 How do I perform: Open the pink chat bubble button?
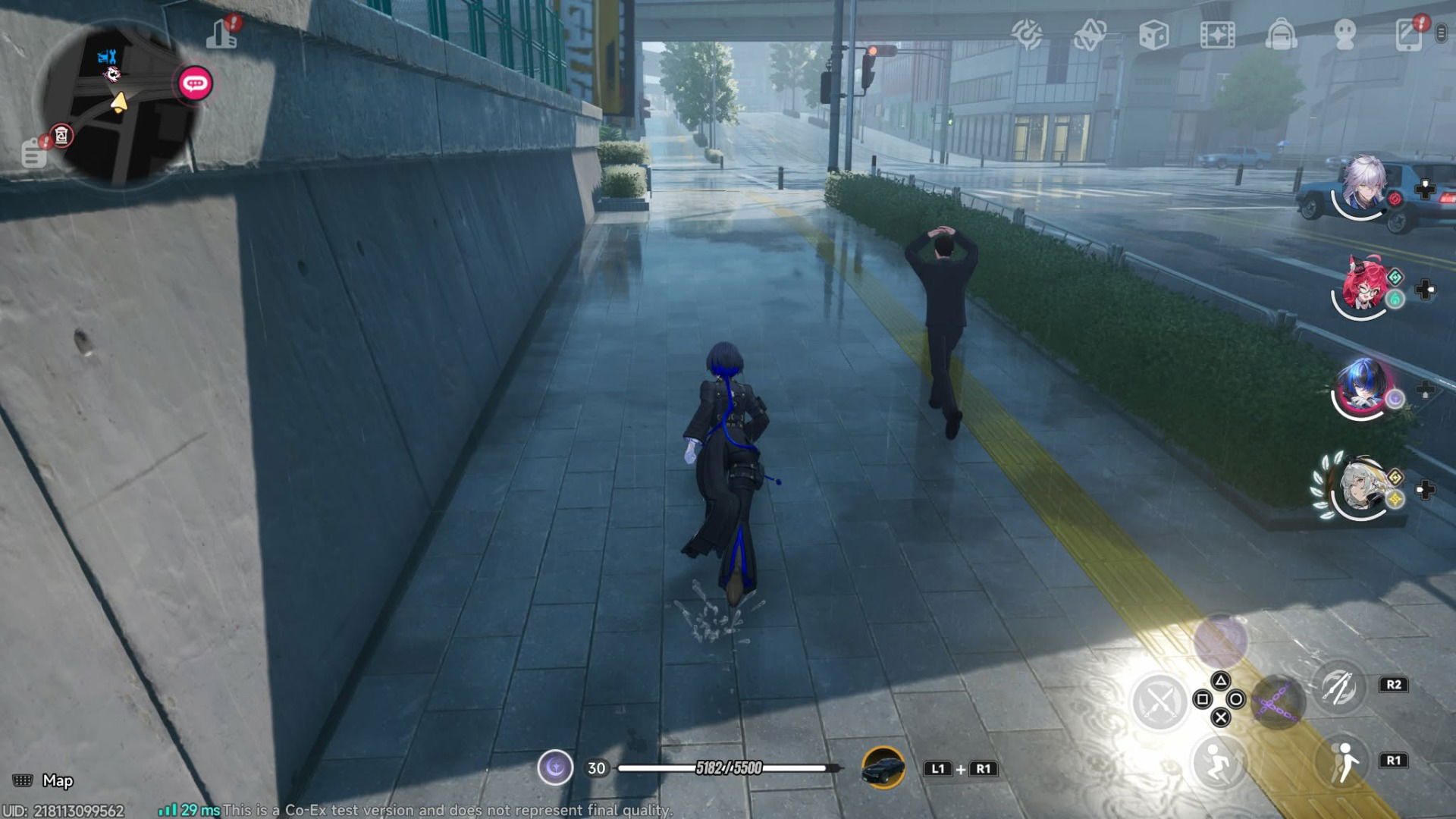coord(195,83)
